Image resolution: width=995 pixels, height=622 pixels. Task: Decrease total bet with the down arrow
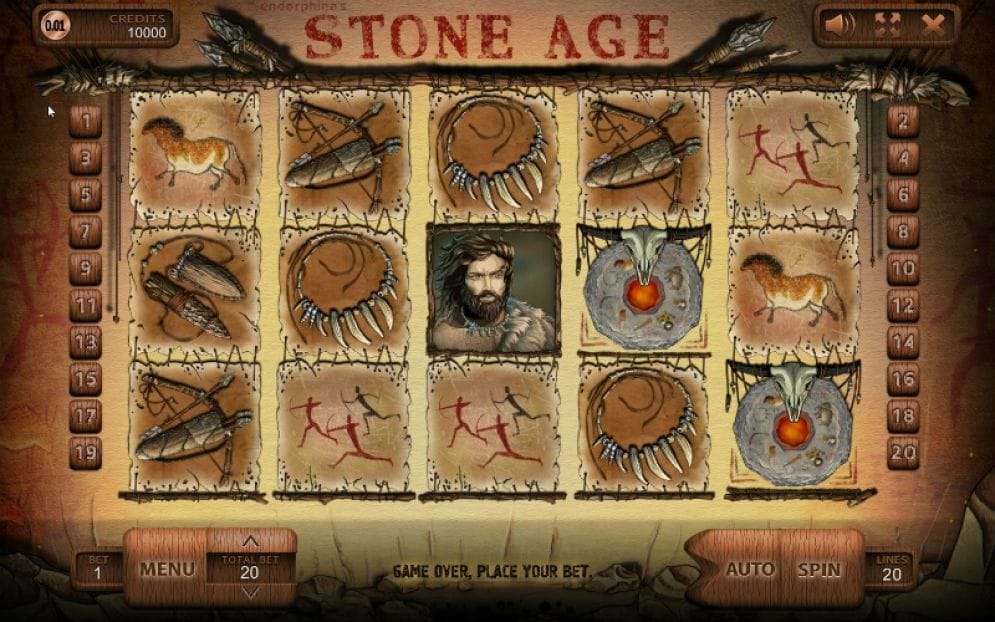point(250,592)
